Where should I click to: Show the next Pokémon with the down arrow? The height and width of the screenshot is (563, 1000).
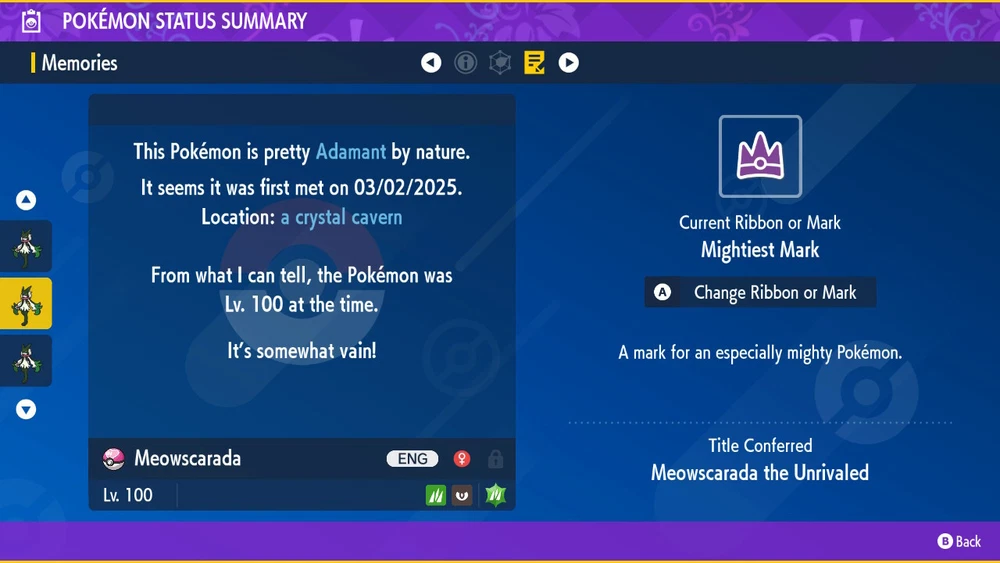26,409
